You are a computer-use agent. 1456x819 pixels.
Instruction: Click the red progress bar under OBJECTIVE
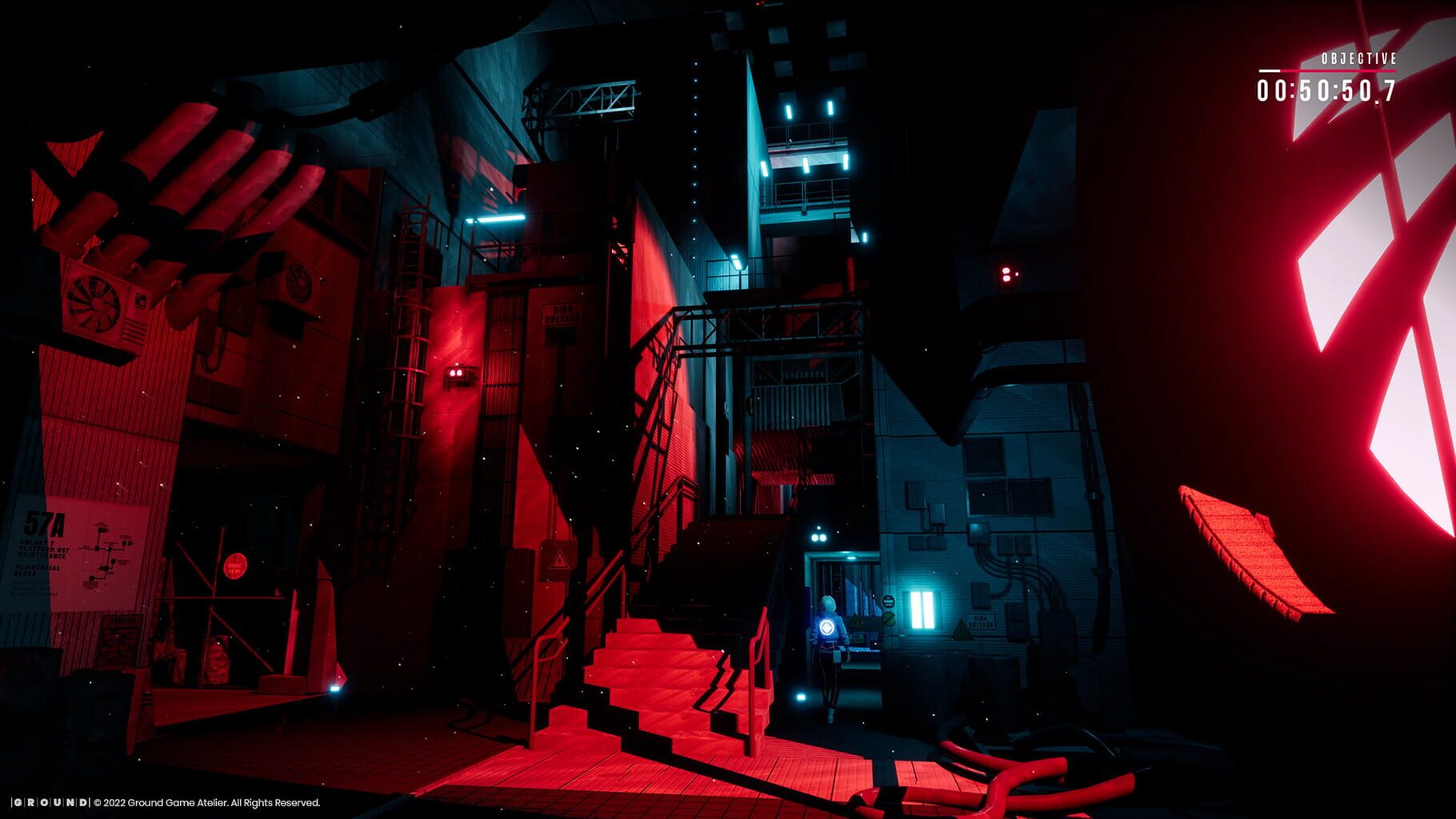1328,70
